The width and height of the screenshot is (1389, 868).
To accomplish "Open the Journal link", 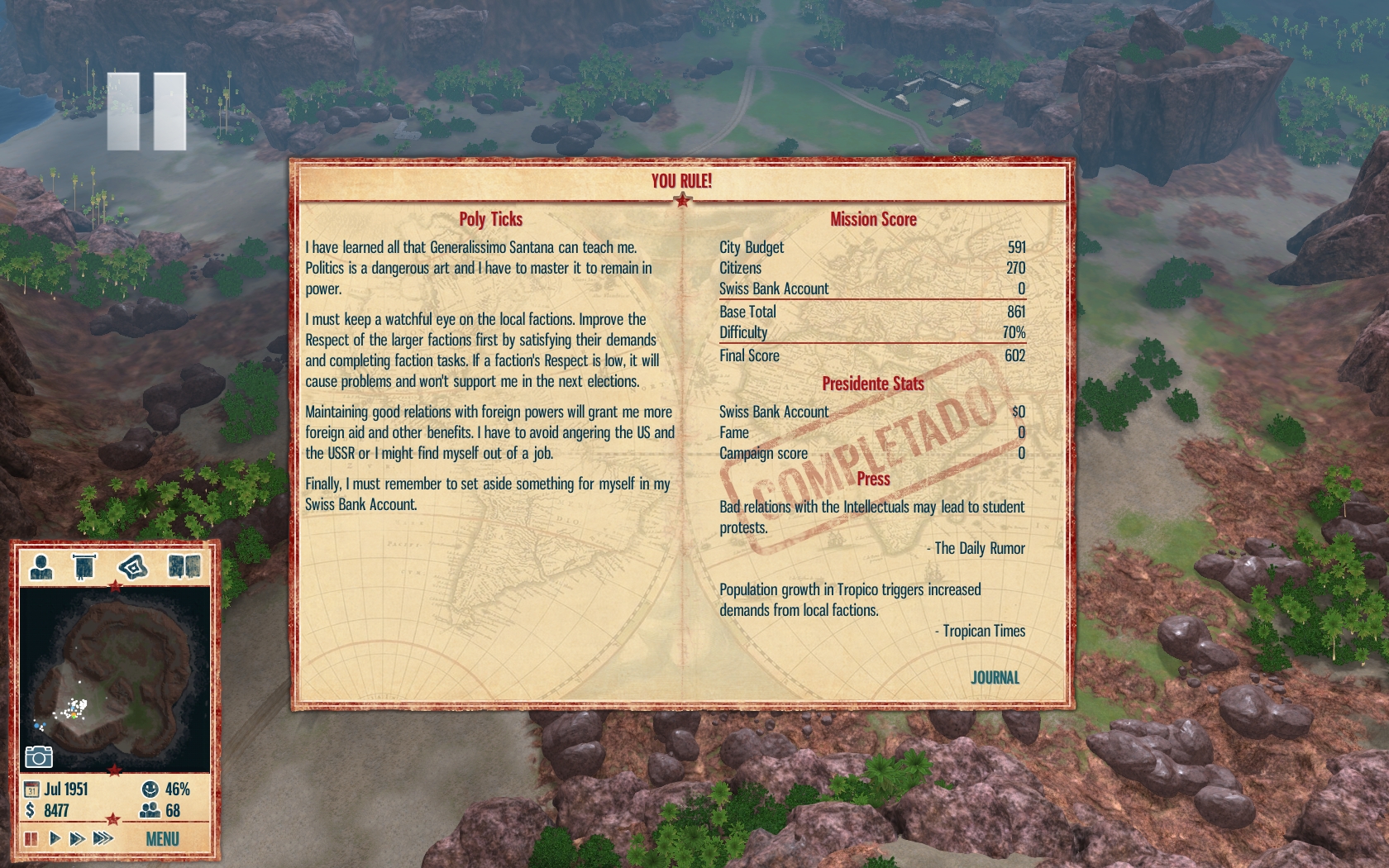I will [x=995, y=678].
